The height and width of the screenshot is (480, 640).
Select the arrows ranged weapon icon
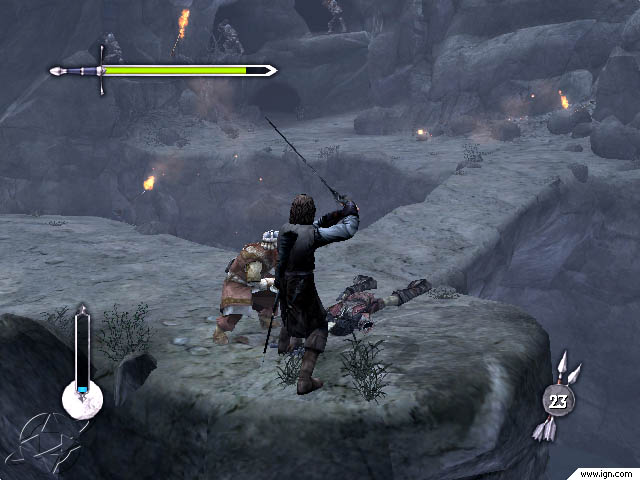(x=559, y=398)
